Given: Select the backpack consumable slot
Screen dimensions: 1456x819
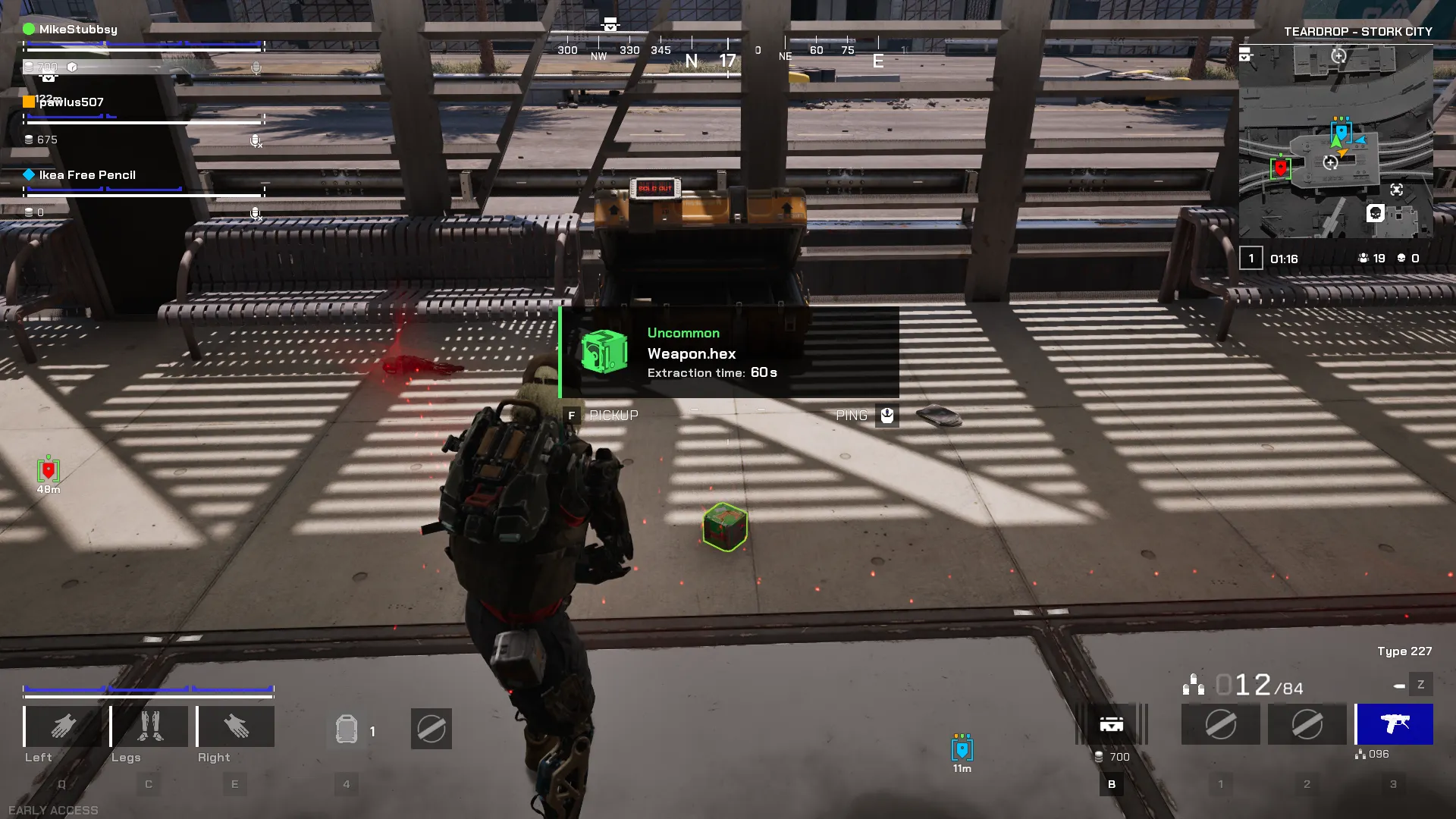Looking at the screenshot, I should (x=347, y=730).
